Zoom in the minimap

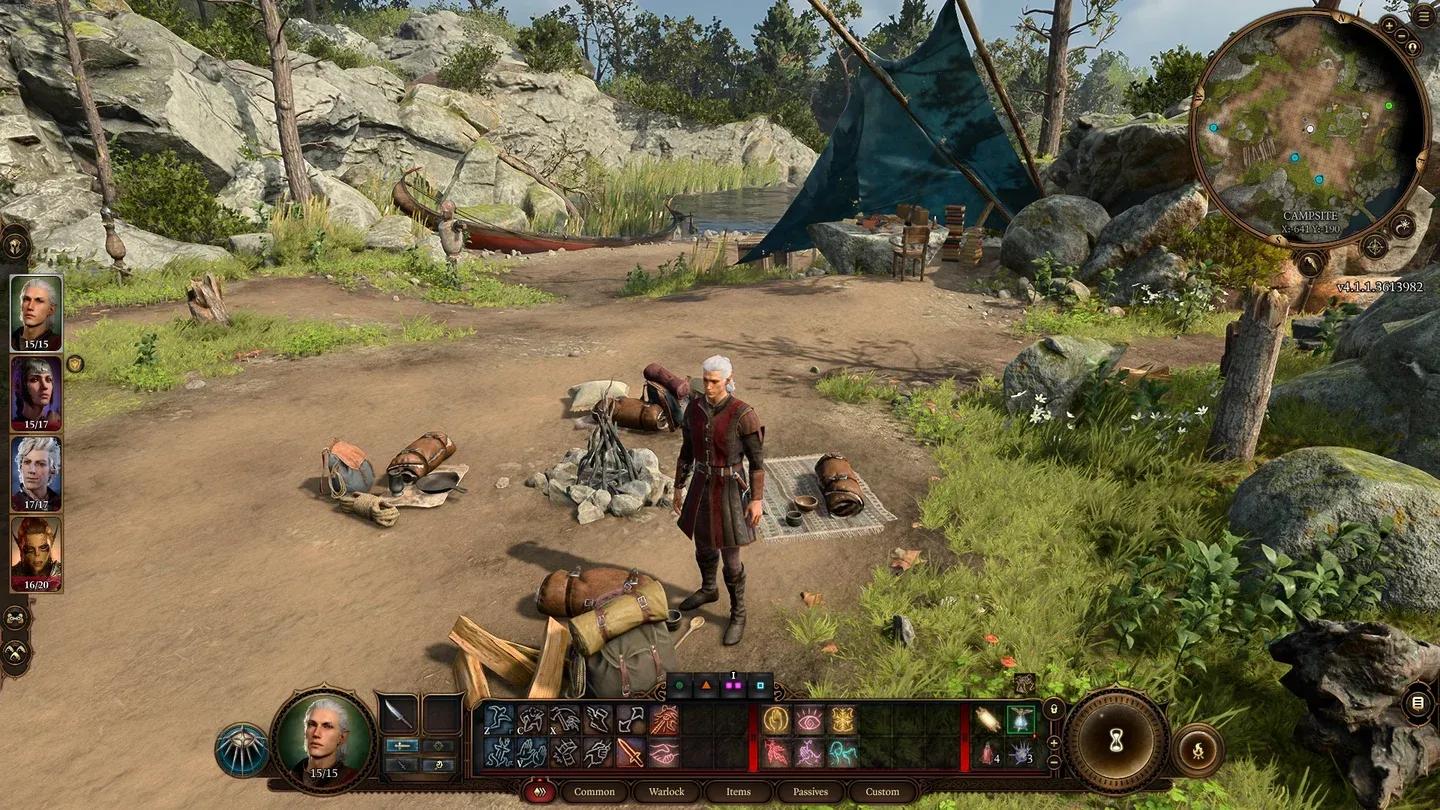pos(1390,24)
